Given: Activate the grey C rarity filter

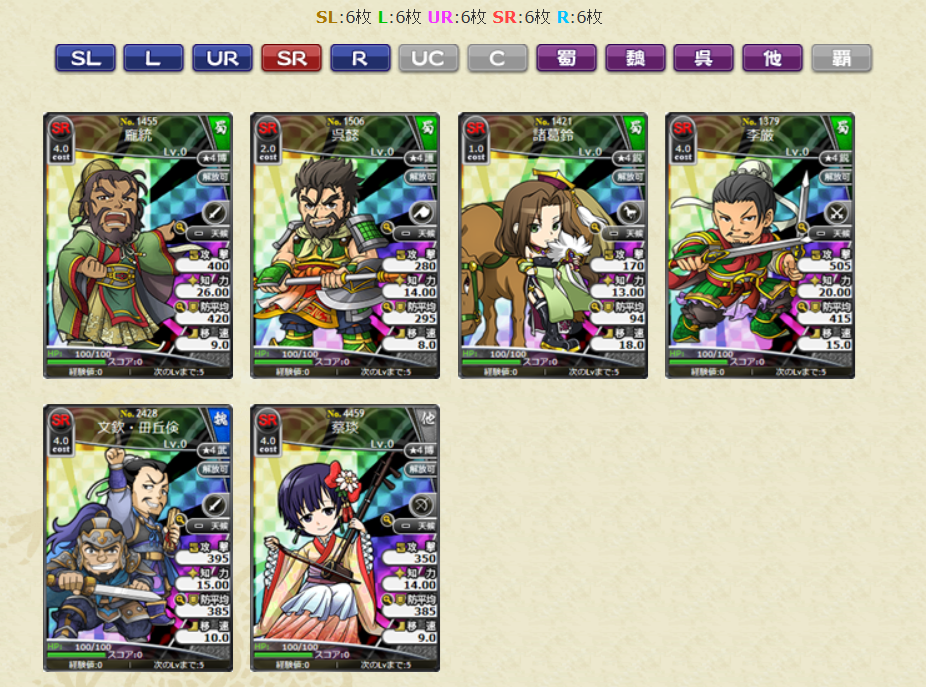Looking at the screenshot, I should point(497,58).
